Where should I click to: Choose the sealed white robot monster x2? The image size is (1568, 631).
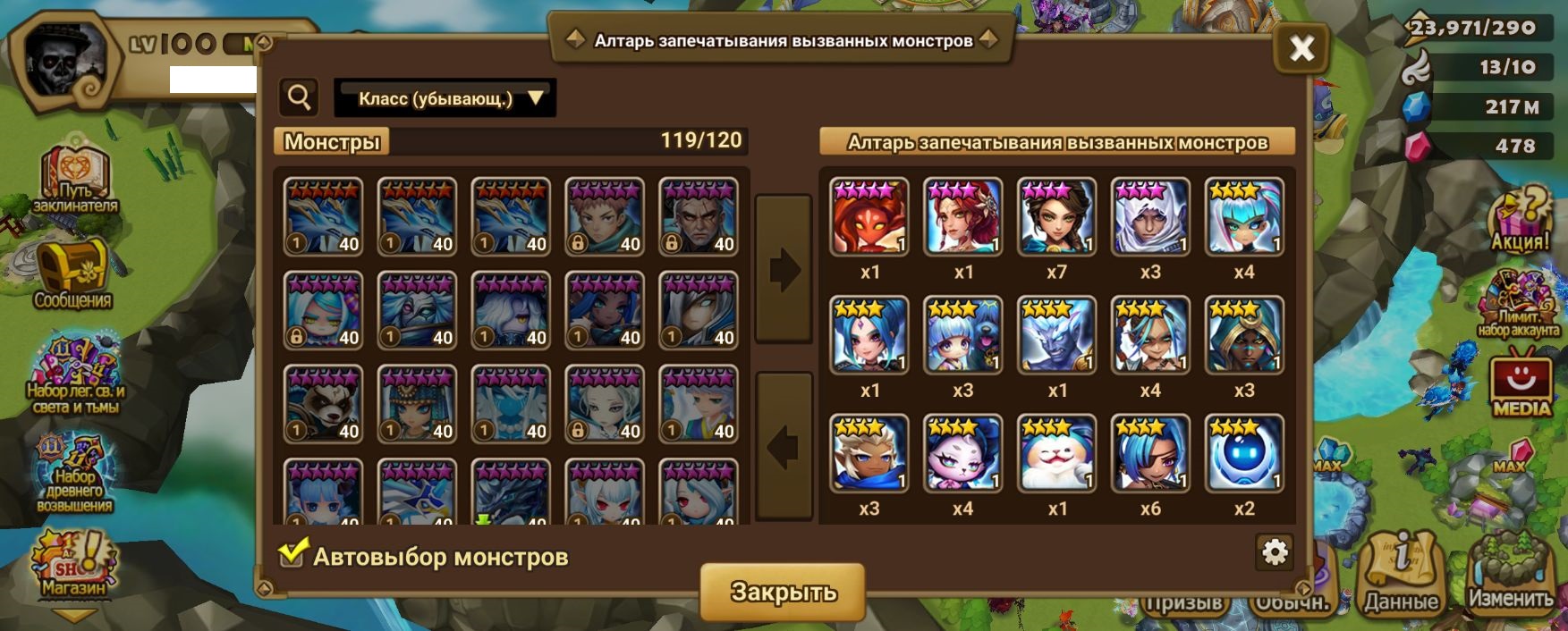coord(1244,453)
